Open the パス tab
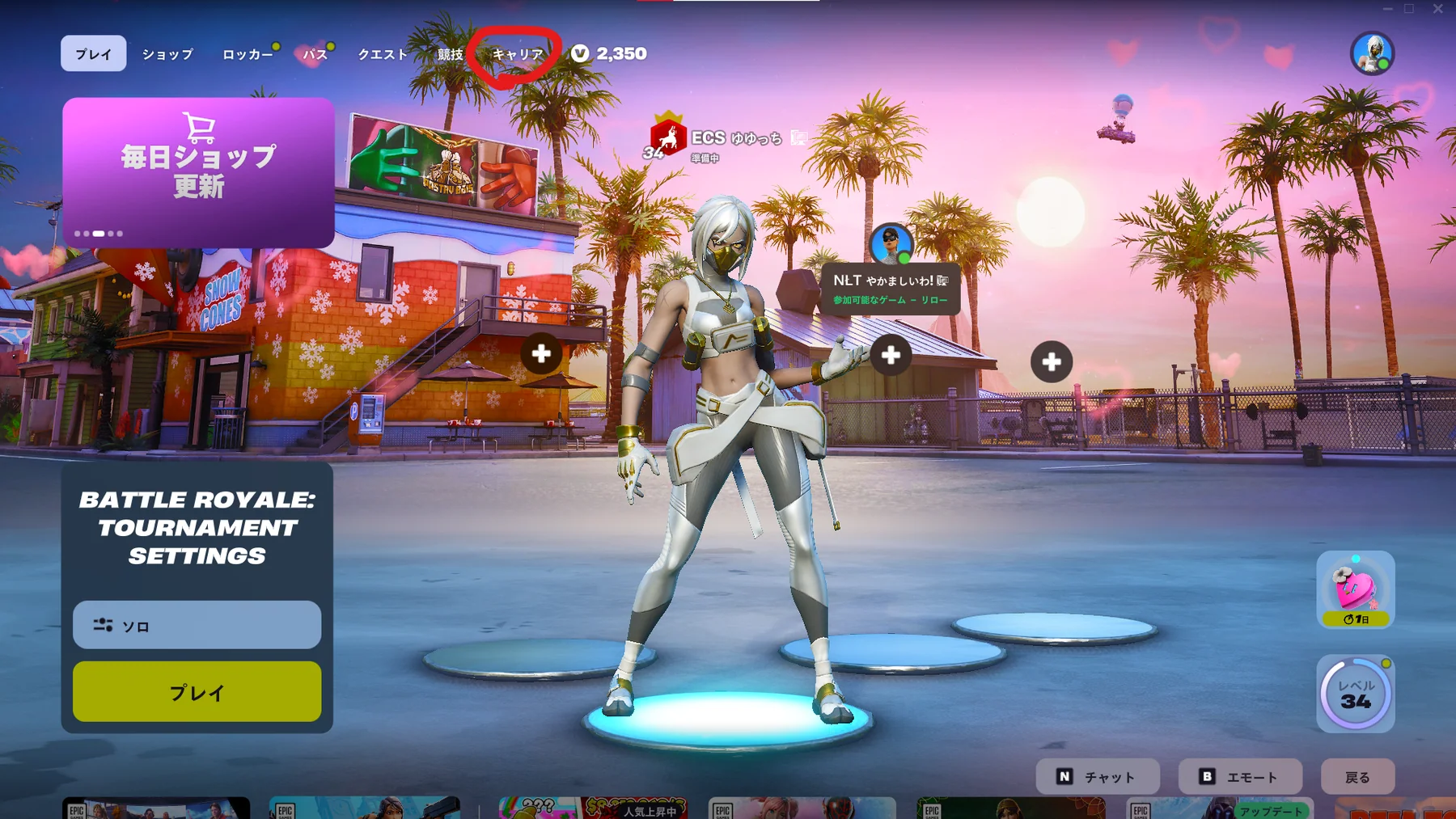Viewport: 1456px width, 819px height. click(315, 54)
